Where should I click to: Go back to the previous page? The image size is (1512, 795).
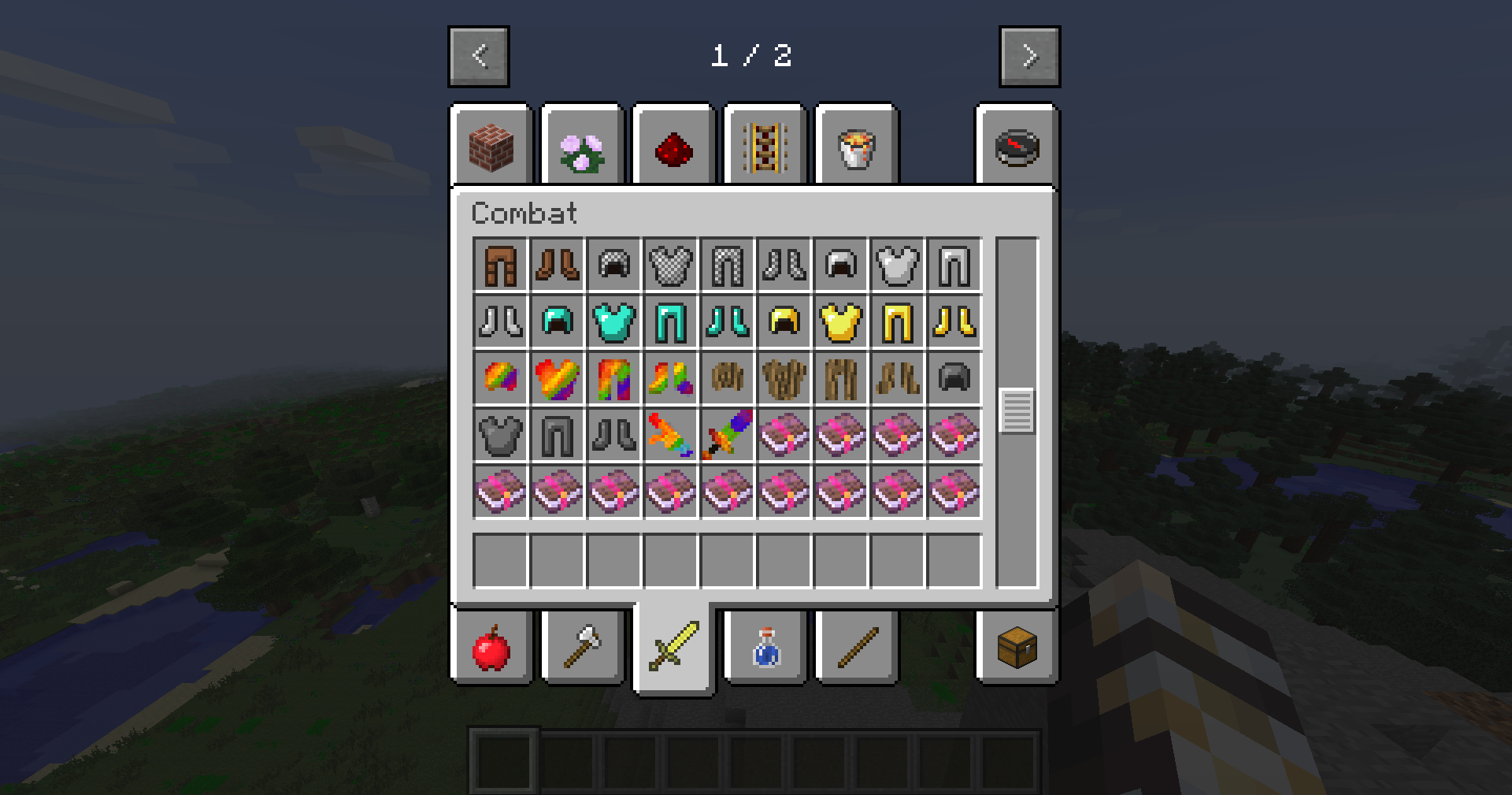[x=479, y=55]
